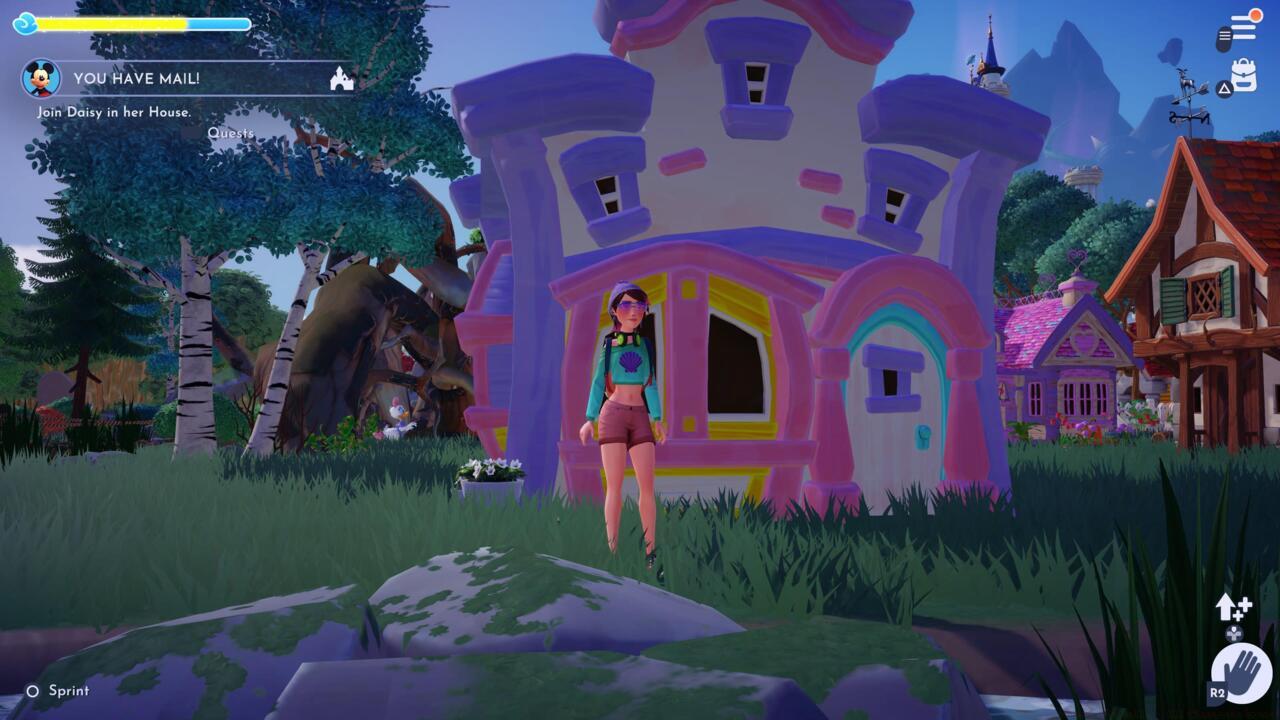This screenshot has width=1280, height=720.
Task: Click the d-pad controller icon
Action: click(1234, 633)
